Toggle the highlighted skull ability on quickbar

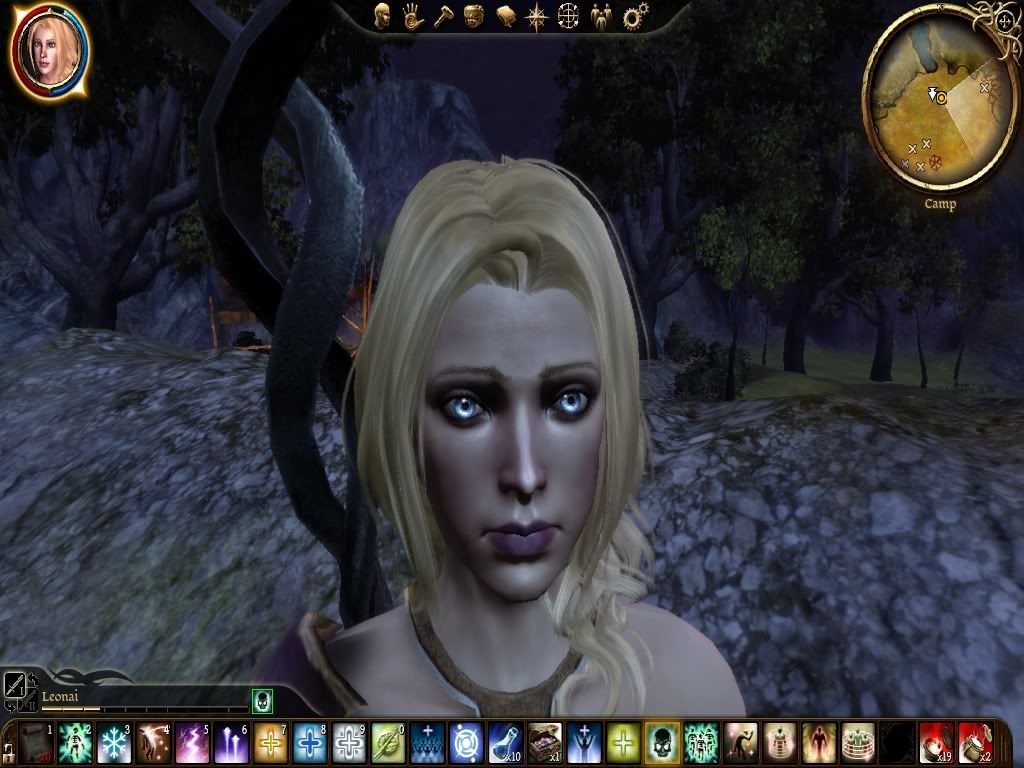pyautogui.click(x=662, y=742)
